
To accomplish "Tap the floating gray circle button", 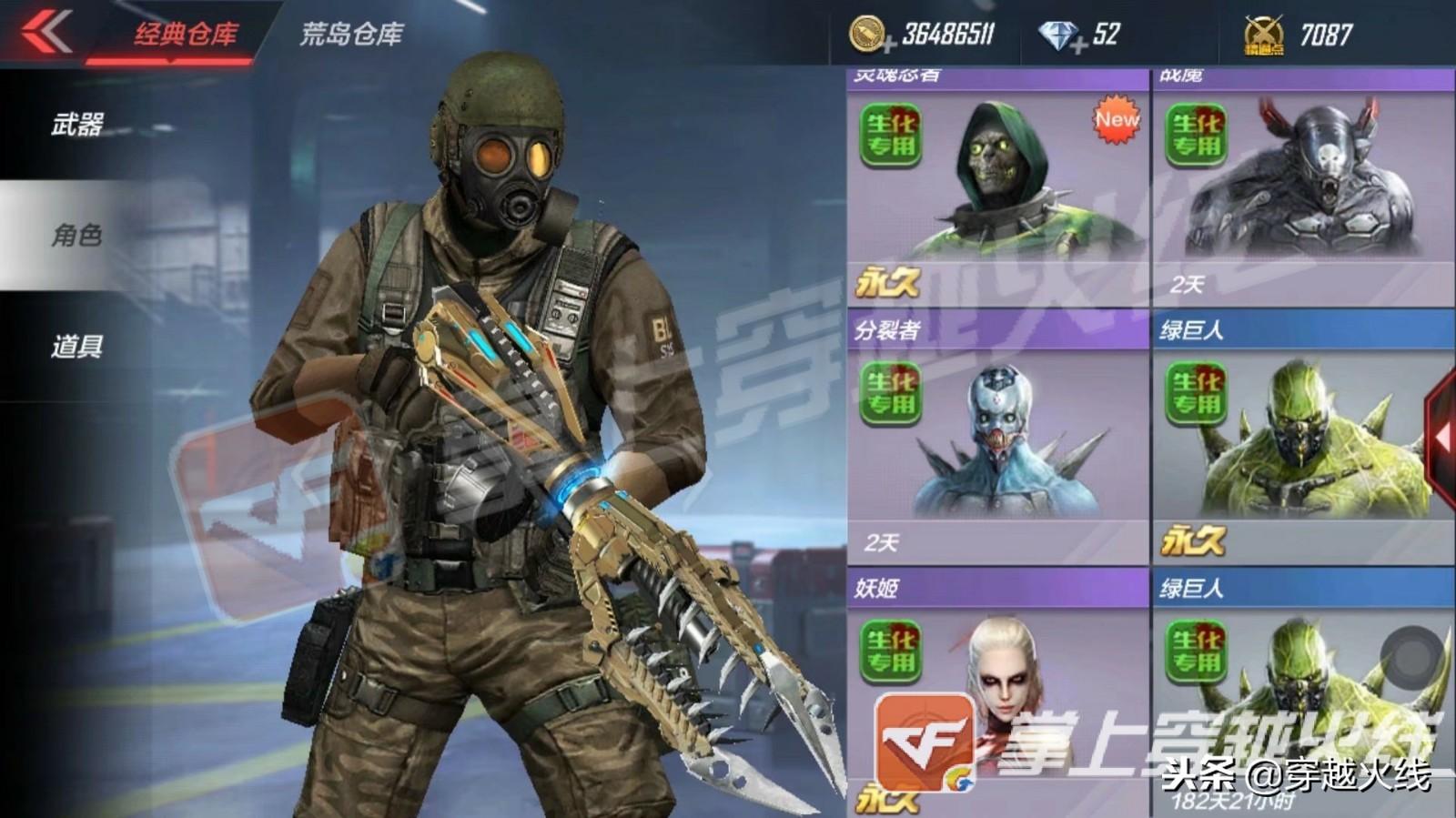I will coord(1411,654).
